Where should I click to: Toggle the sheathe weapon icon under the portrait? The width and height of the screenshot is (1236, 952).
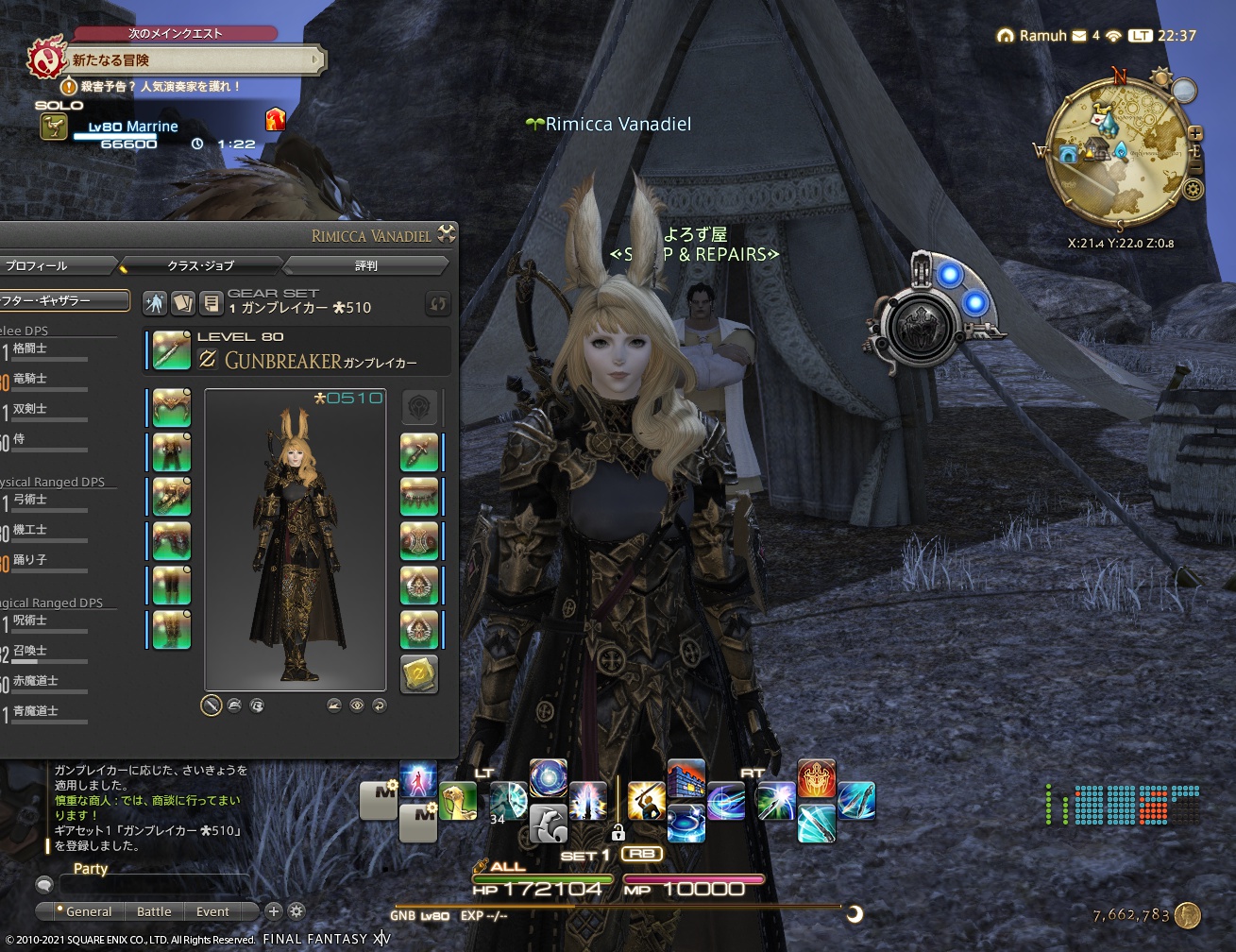point(212,705)
